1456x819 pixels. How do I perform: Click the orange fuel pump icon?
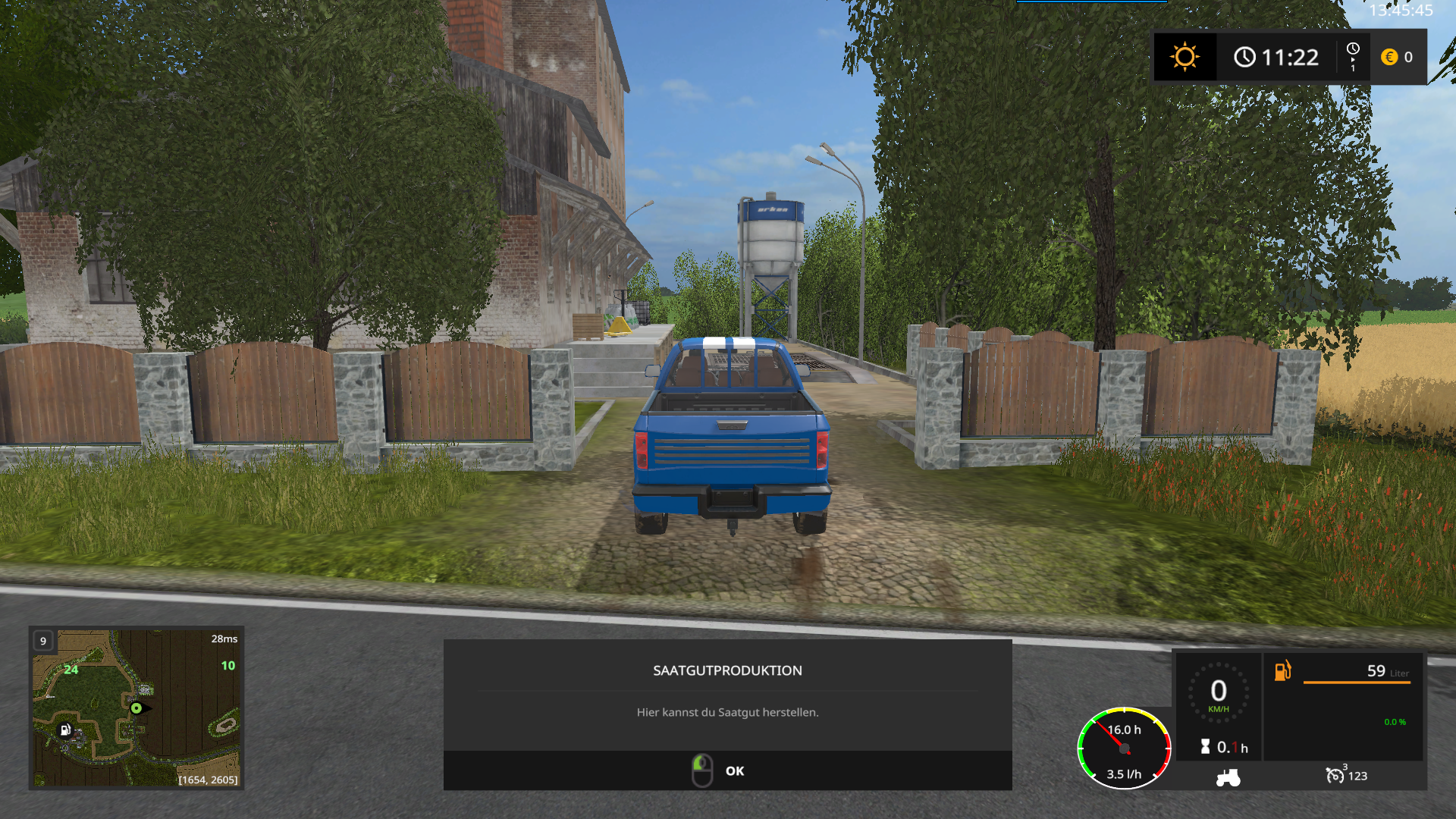[x=1282, y=670]
